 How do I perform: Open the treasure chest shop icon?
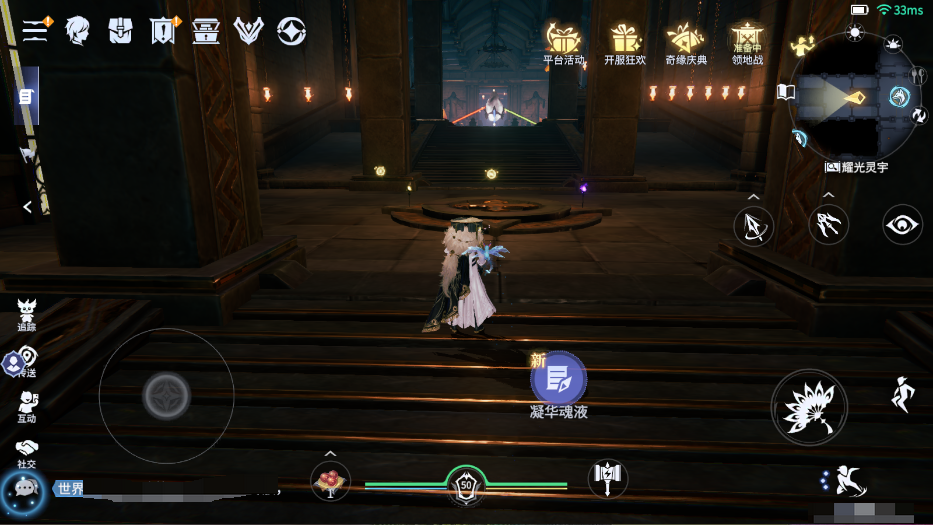point(206,31)
